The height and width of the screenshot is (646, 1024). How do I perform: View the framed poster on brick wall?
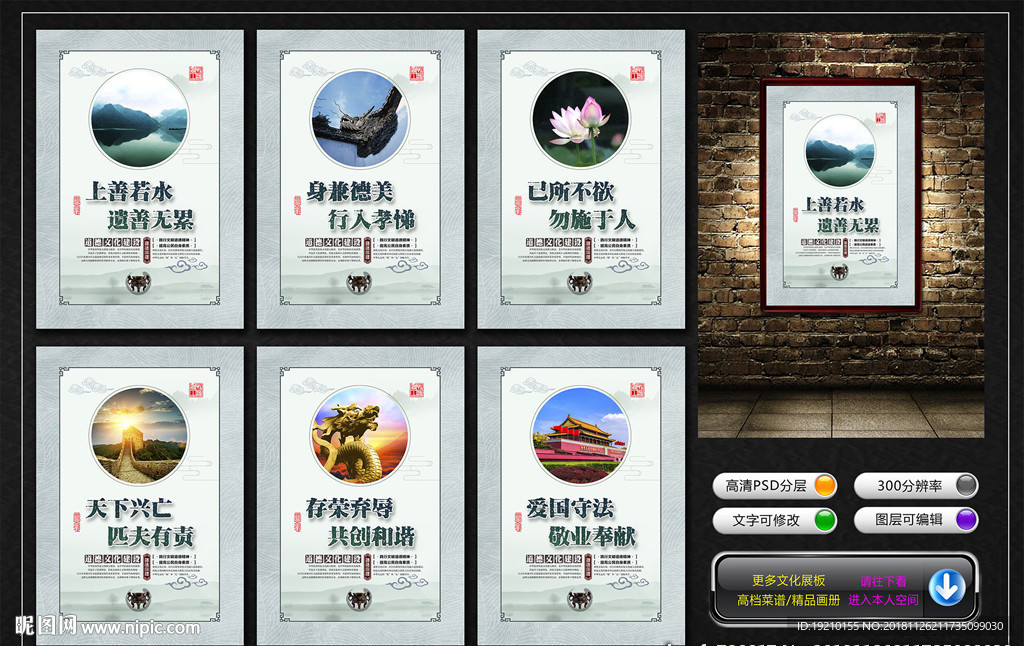pos(840,196)
